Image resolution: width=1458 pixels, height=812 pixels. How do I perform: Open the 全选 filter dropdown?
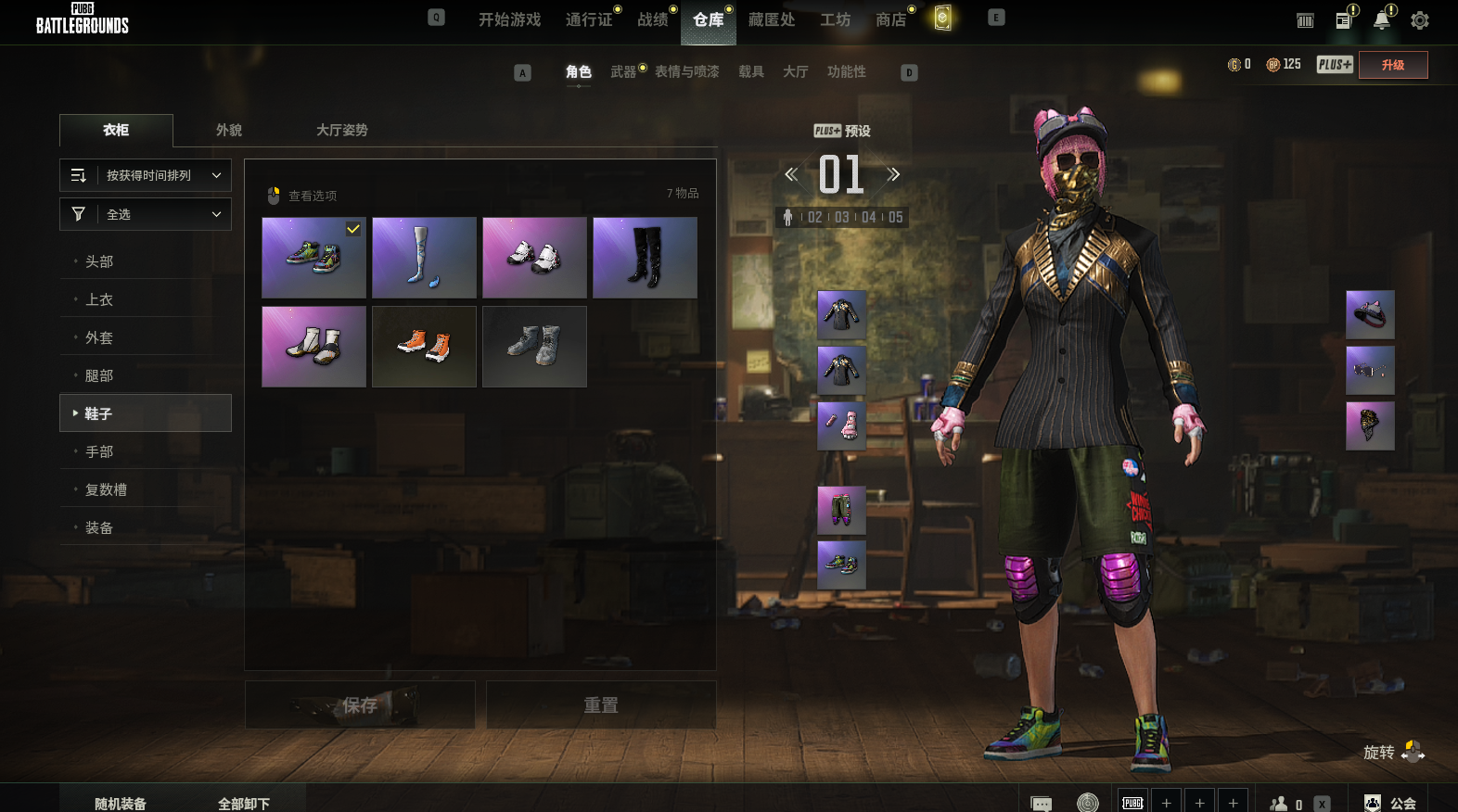(146, 214)
